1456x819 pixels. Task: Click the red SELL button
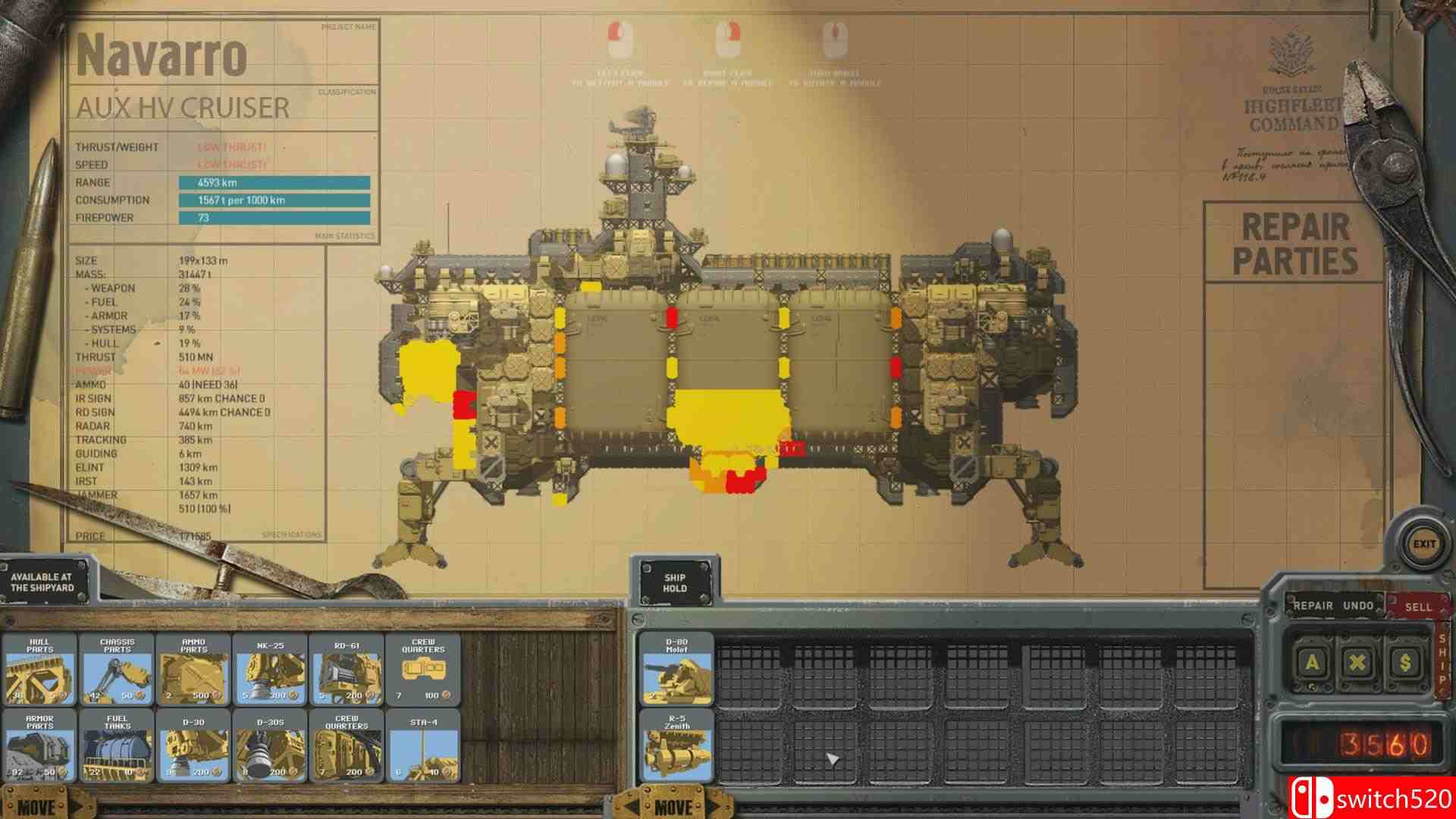pos(1420,605)
